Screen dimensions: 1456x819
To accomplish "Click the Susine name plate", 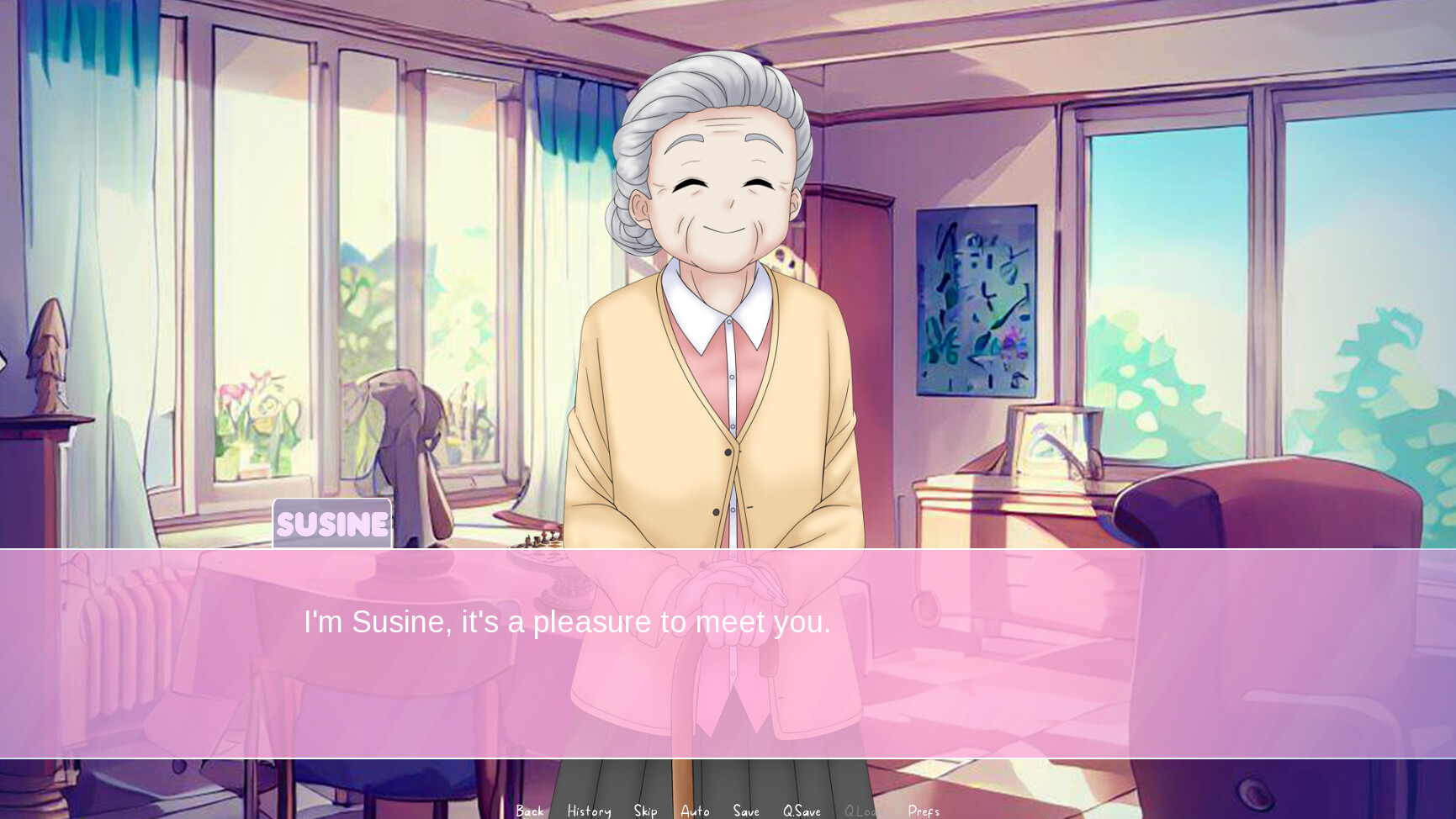I will (x=331, y=523).
